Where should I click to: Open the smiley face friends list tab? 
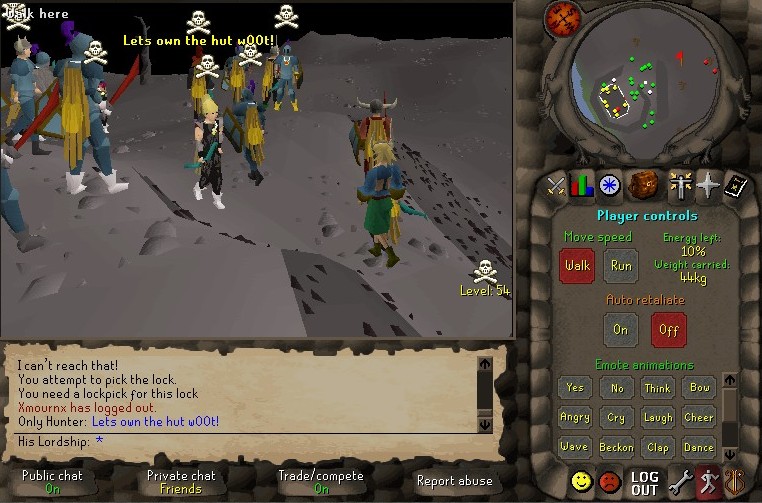coord(581,482)
